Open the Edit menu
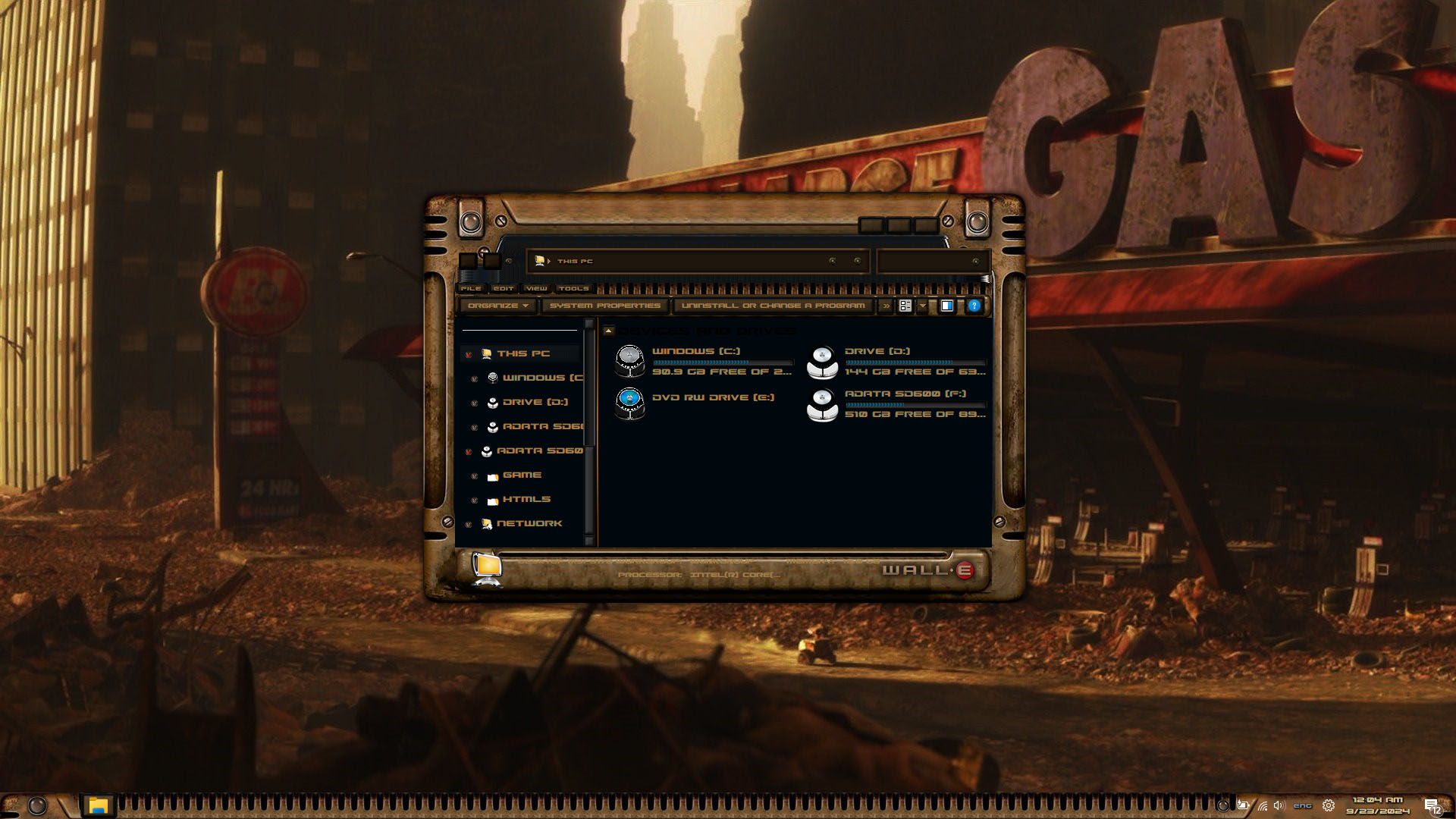Screen dimensions: 1456x819 [x=504, y=289]
